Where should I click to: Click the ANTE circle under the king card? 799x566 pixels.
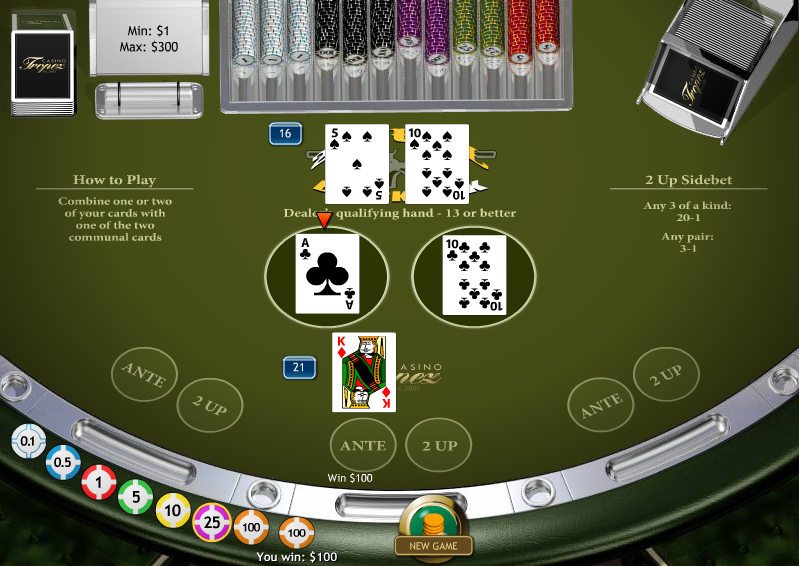pos(363,446)
